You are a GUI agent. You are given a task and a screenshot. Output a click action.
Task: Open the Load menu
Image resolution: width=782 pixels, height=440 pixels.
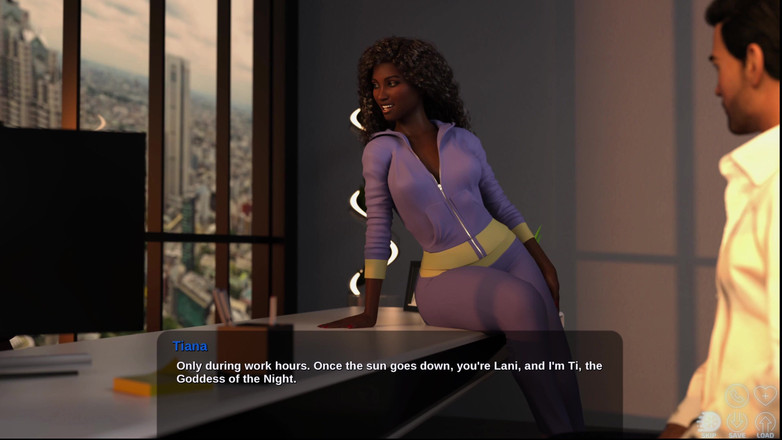(x=766, y=423)
